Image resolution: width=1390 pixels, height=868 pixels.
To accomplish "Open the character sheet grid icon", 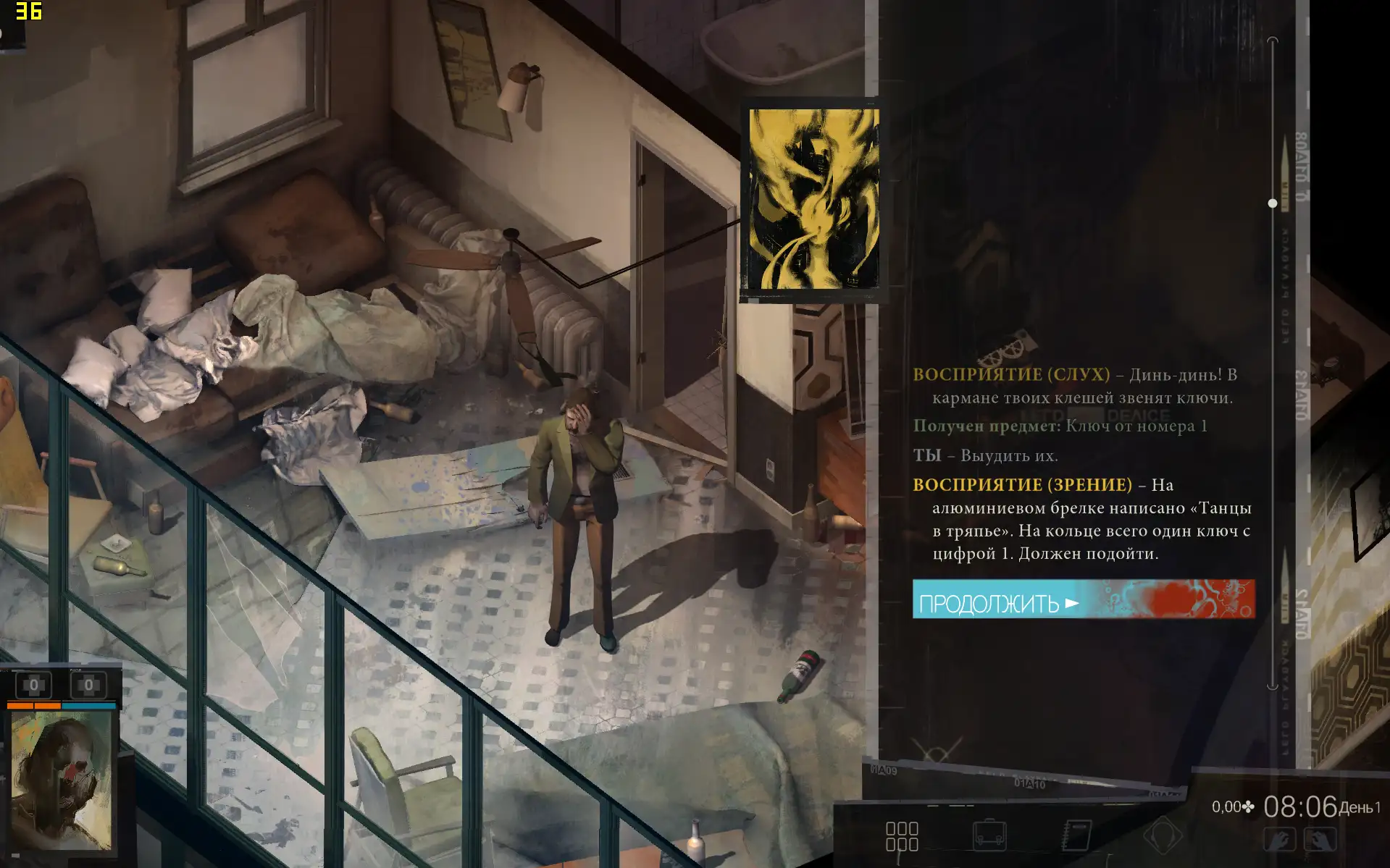I will [x=902, y=836].
